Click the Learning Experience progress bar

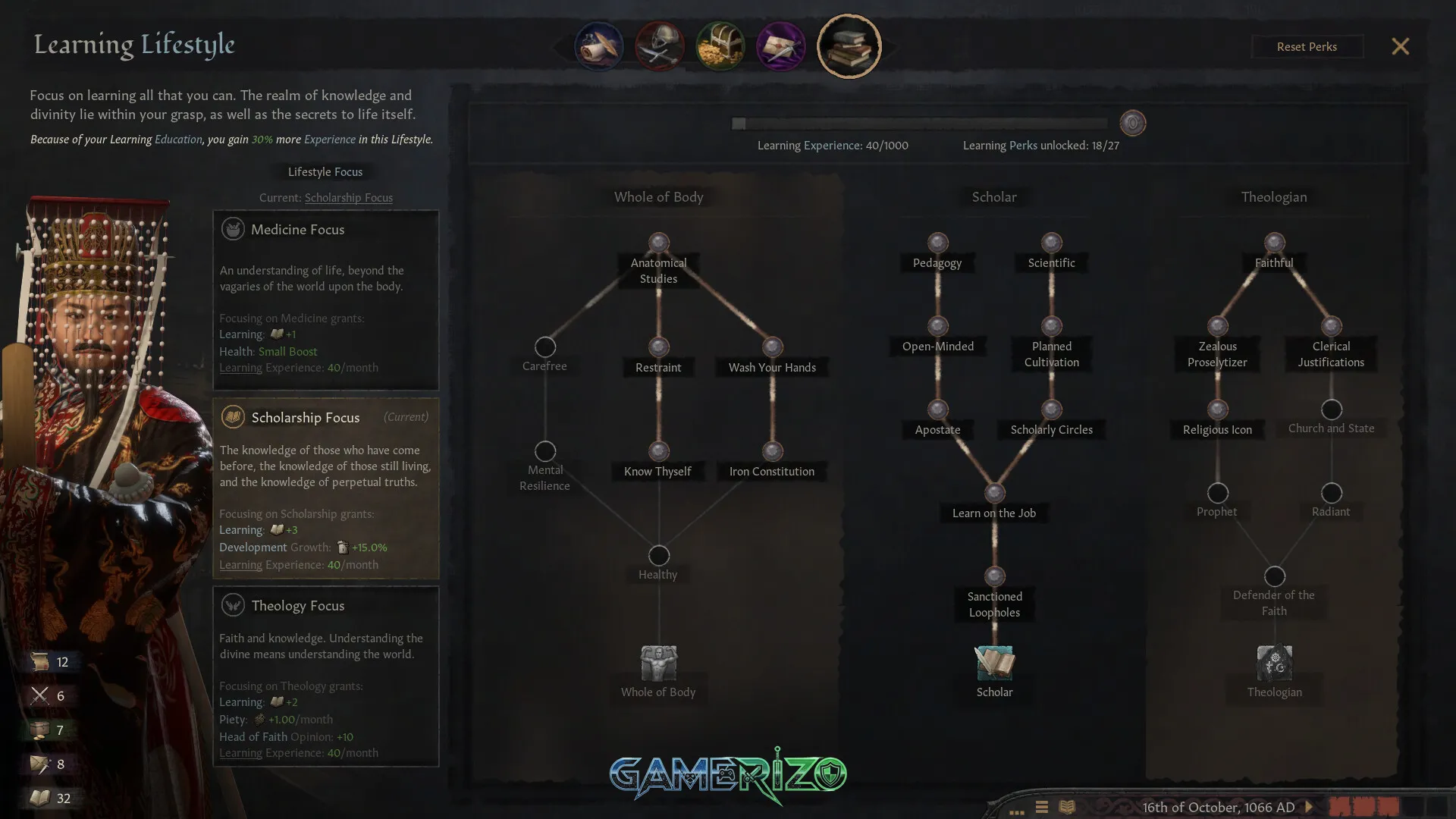[918, 122]
